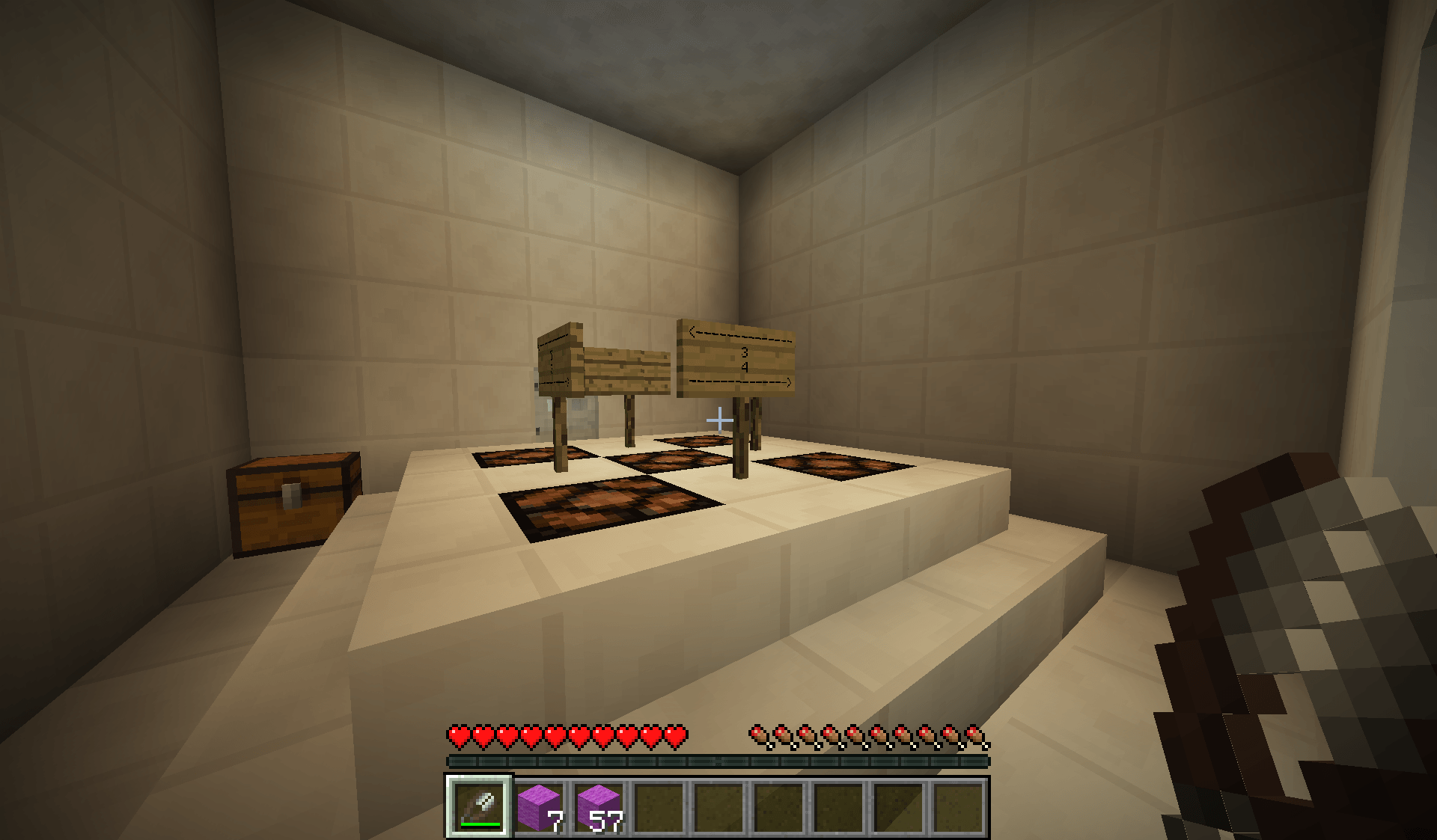Click the last heart in the health bar

click(676, 736)
